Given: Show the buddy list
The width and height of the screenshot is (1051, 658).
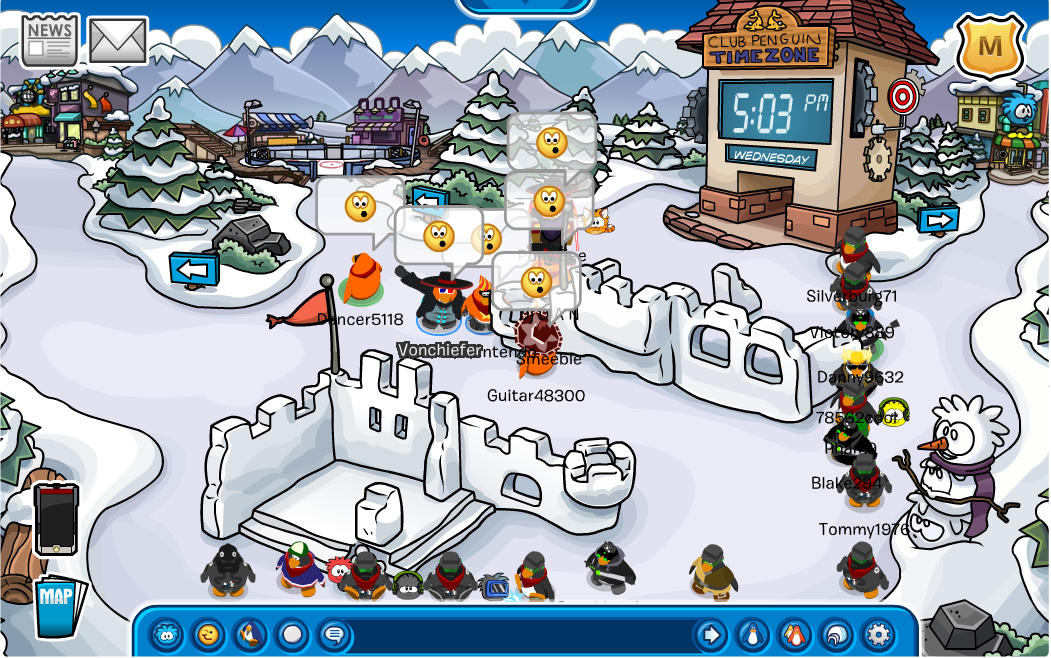Looking at the screenshot, I should (794, 634).
